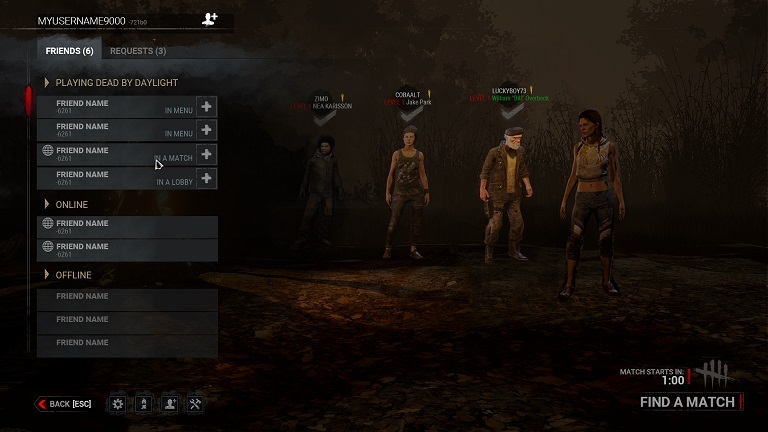Collapse the Playing Dead by Daylight section
Viewport: 768px width, 432px height.
click(47, 82)
